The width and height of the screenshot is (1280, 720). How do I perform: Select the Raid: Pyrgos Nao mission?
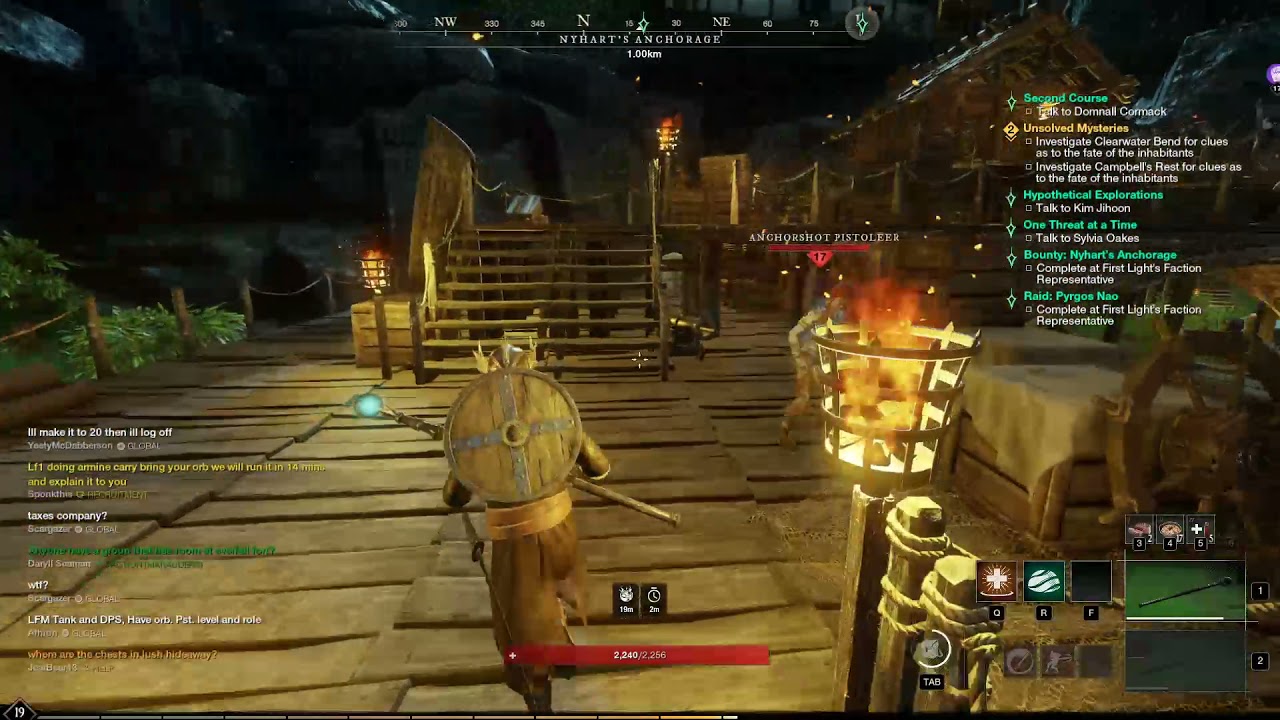(x=1070, y=297)
